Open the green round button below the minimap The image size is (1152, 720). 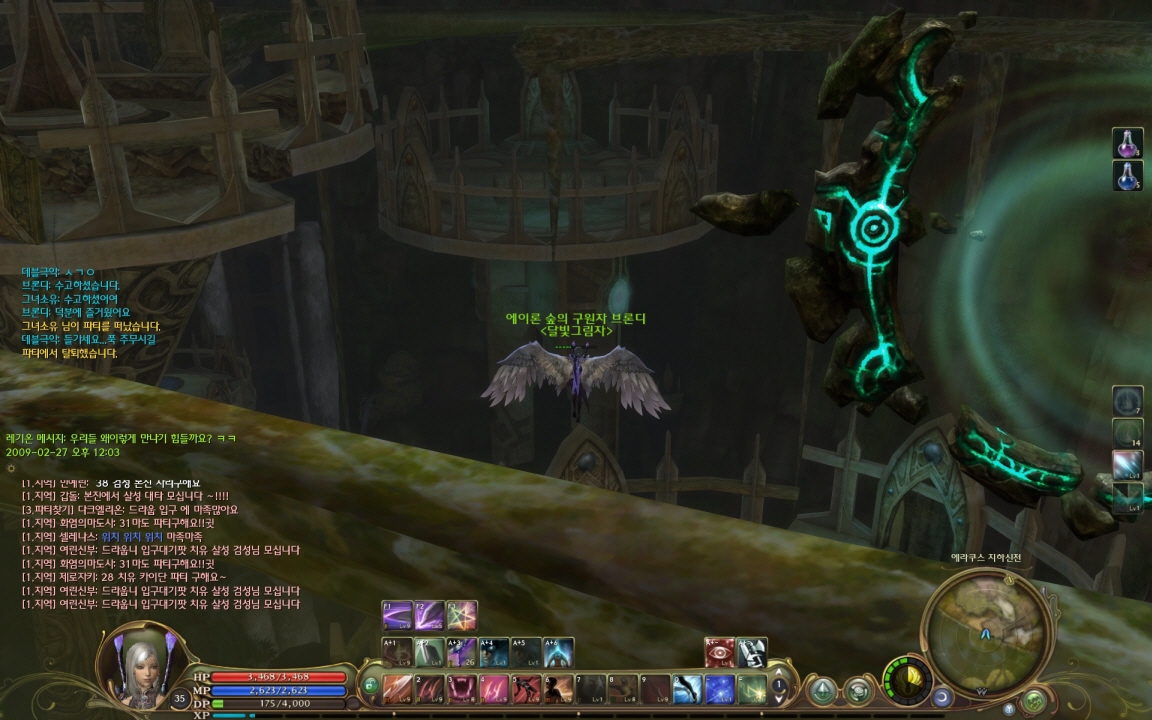tap(1034, 699)
